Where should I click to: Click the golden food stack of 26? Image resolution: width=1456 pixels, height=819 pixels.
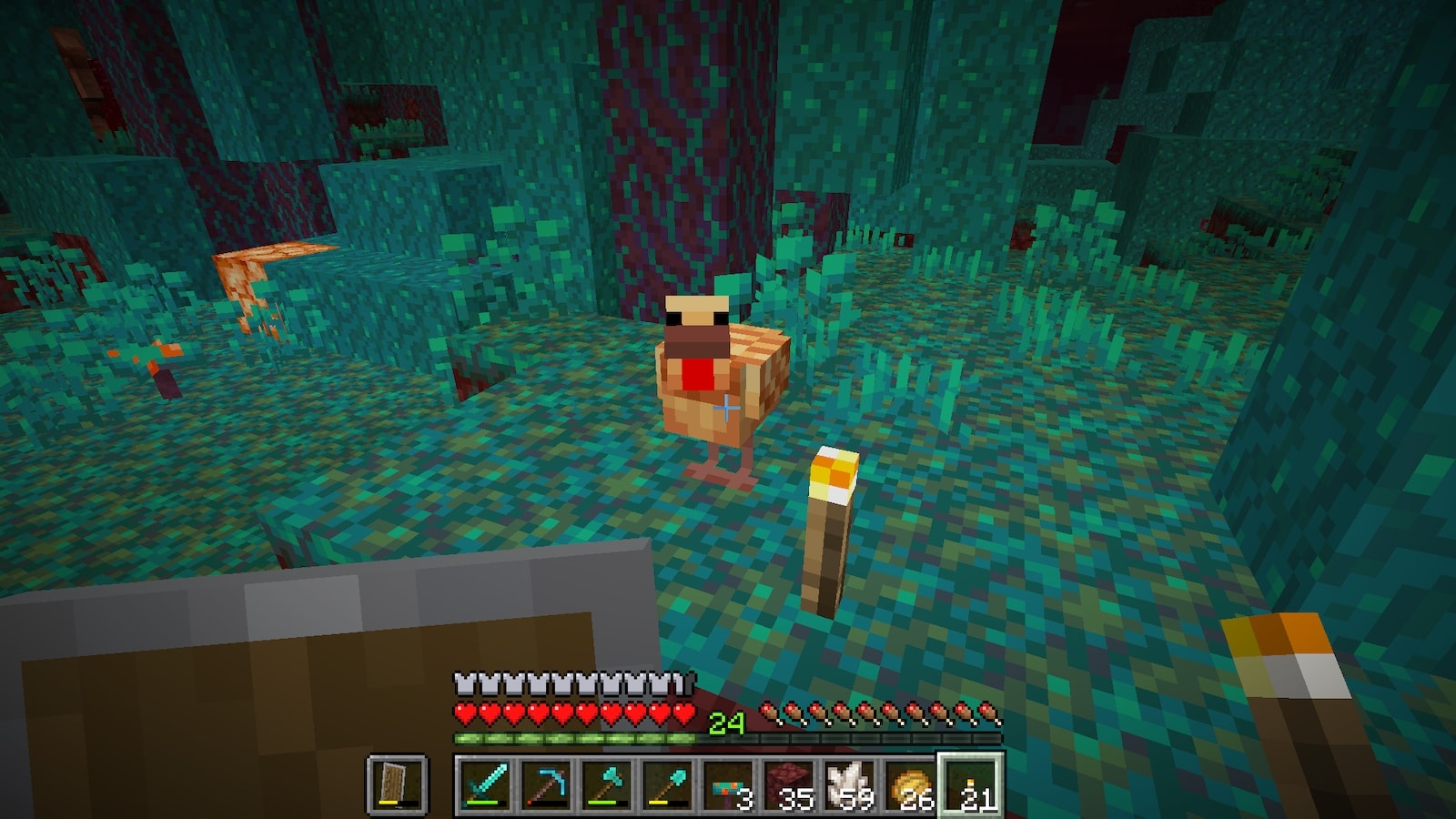(x=911, y=784)
